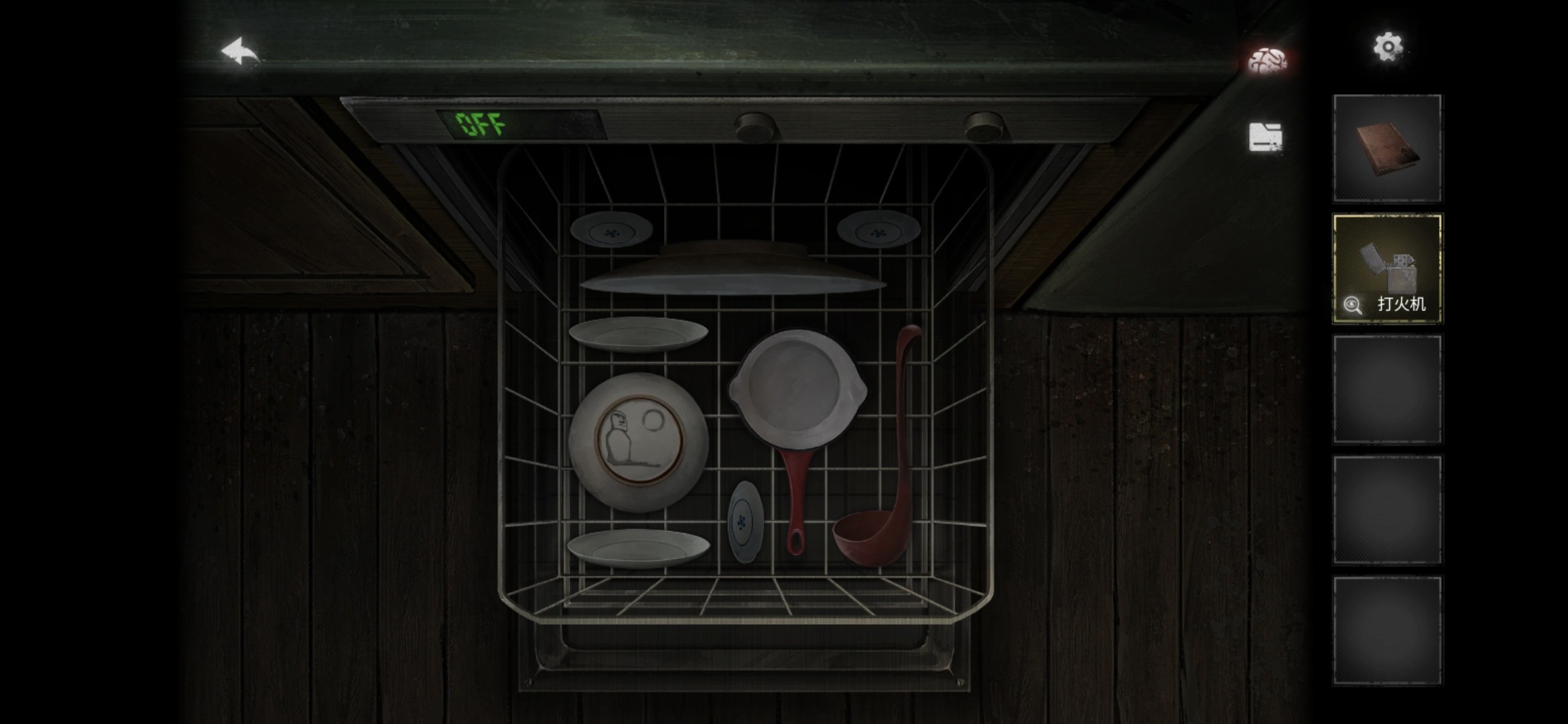Screen dimensions: 1568x724
Task: Inspect the lighter with magnifier icon
Action: pyautogui.click(x=1352, y=305)
